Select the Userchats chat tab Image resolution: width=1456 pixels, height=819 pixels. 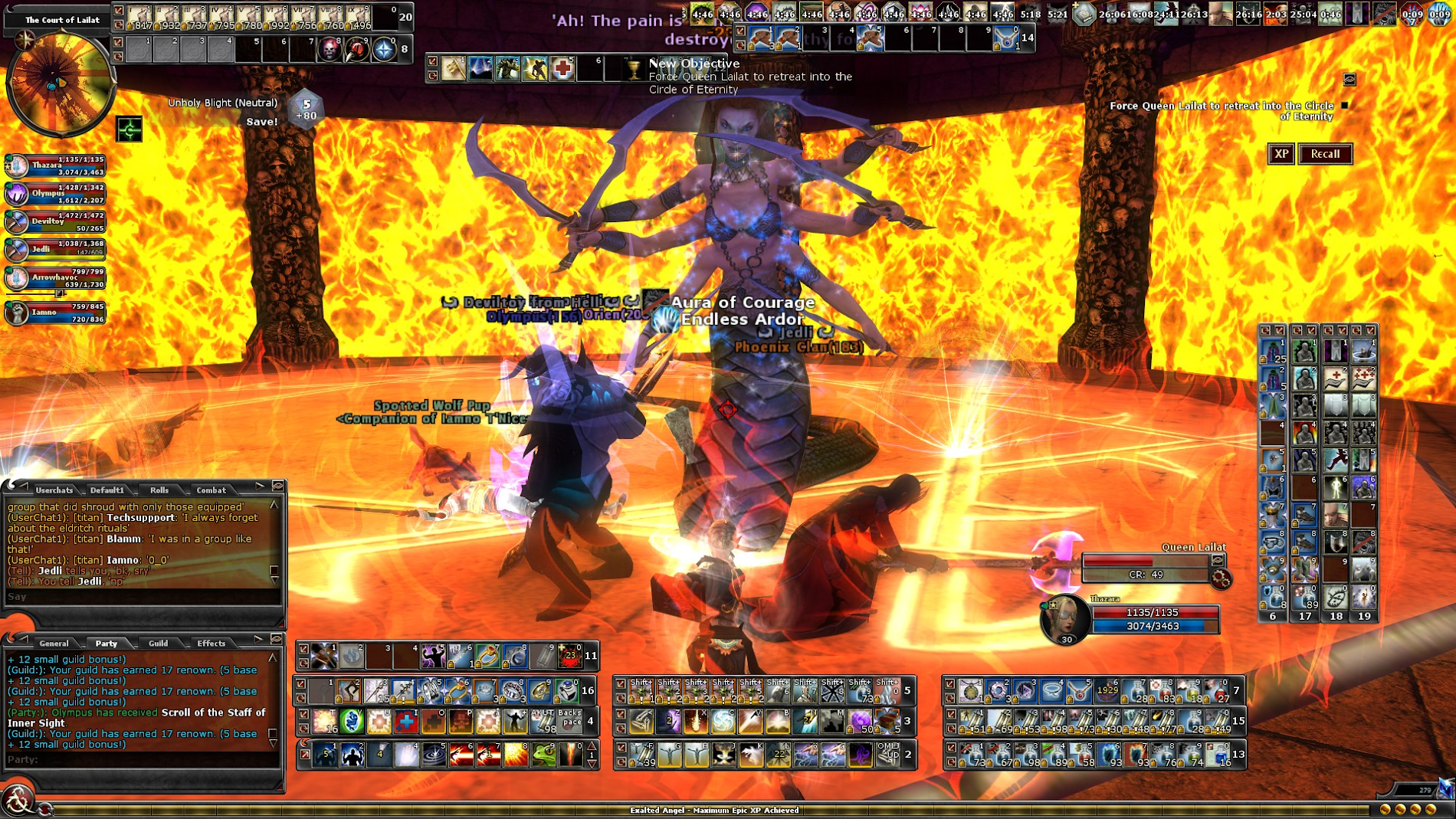[54, 490]
